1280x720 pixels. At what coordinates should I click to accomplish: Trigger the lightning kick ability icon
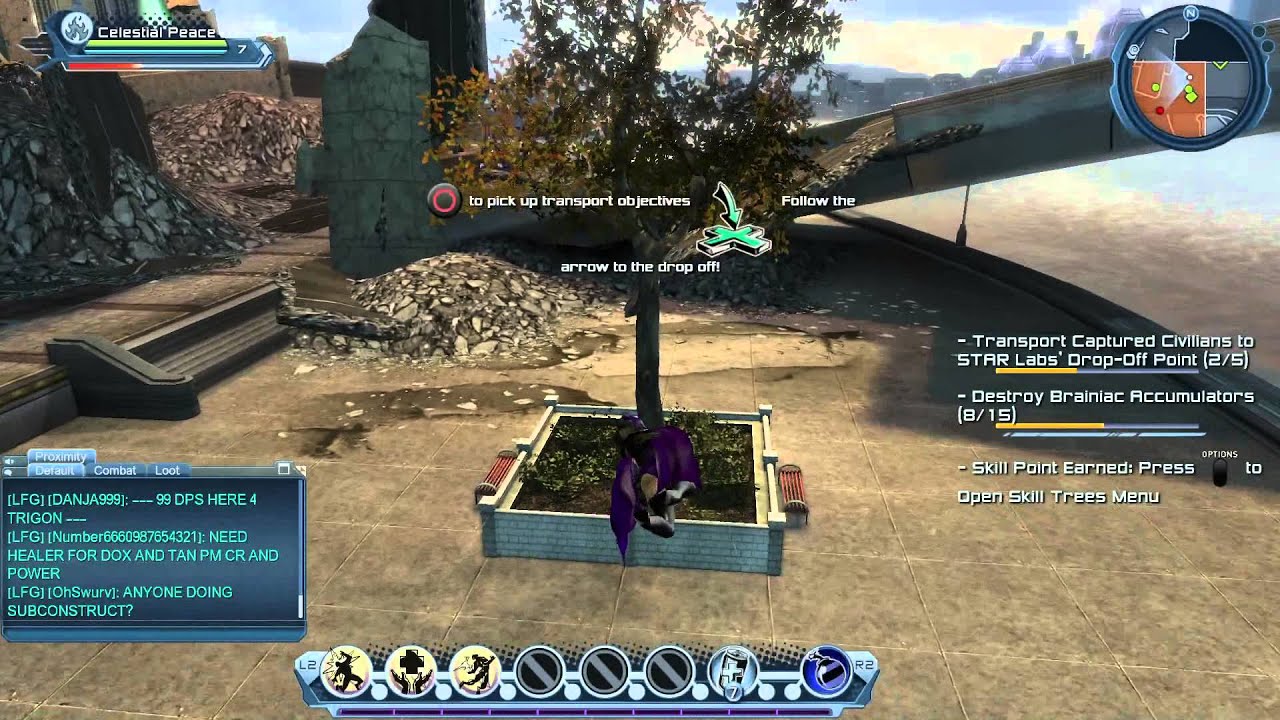(474, 671)
